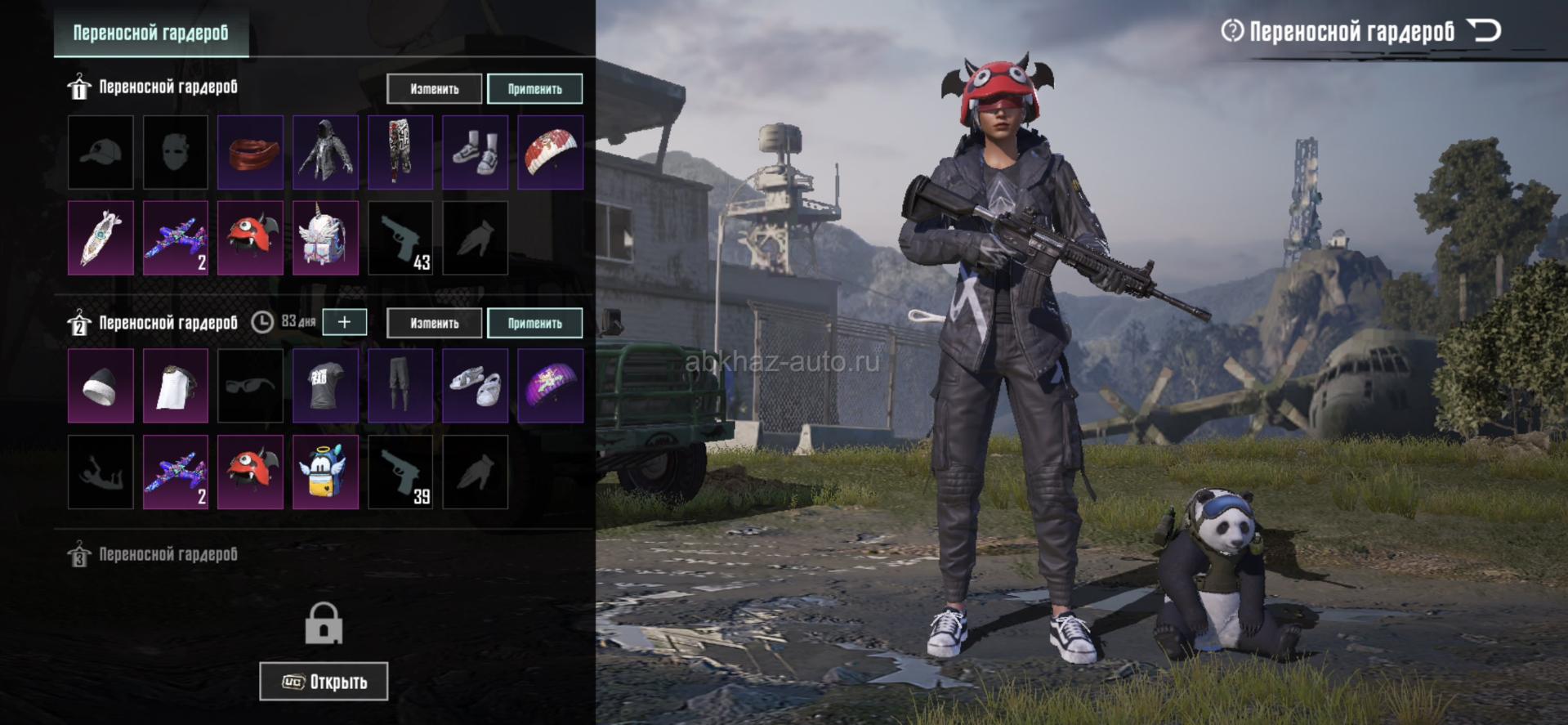The image size is (1568, 725).
Task: Select the sunglasses slot
Action: (250, 386)
